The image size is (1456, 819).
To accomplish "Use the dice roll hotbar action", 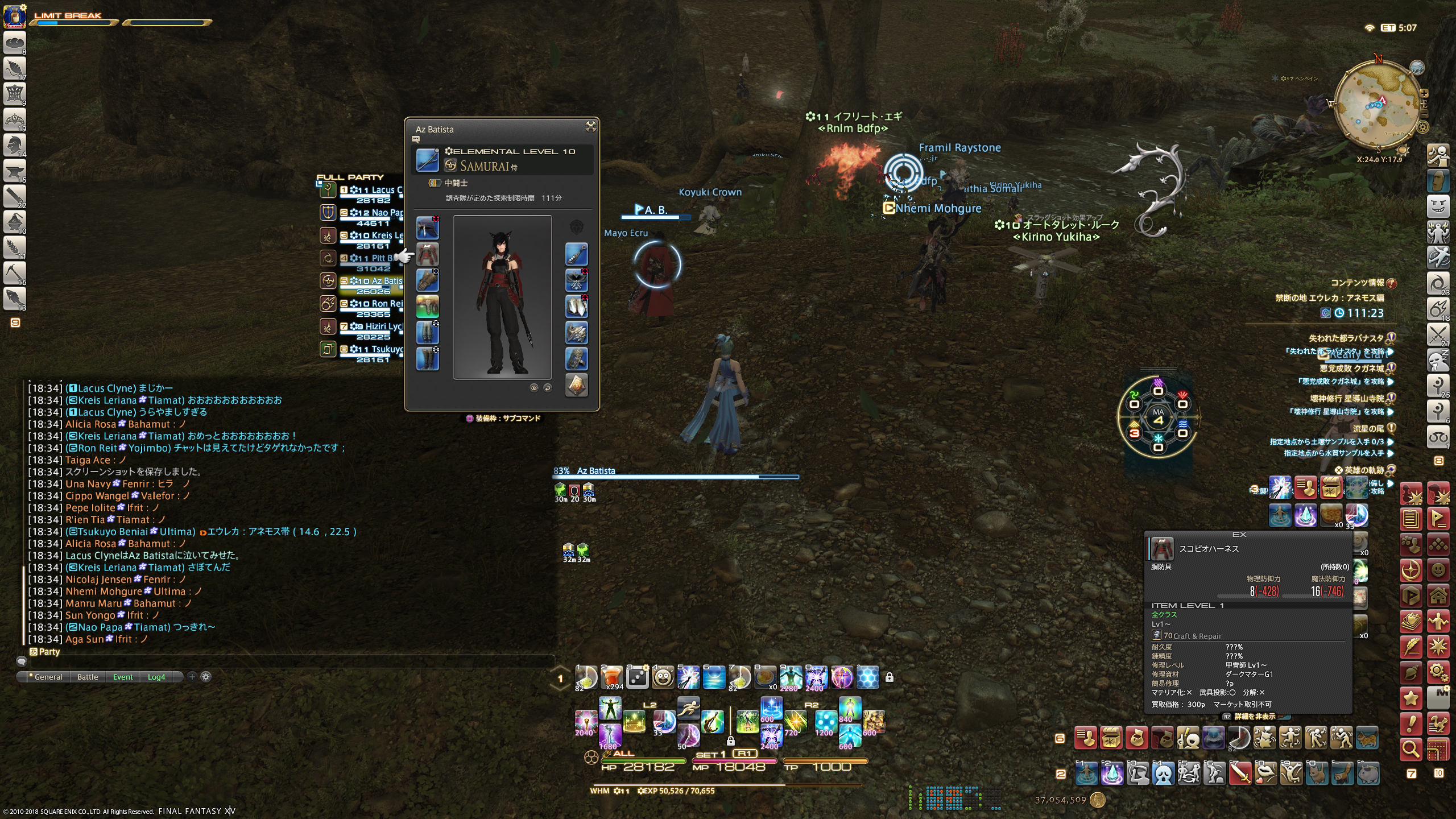I will (x=637, y=677).
